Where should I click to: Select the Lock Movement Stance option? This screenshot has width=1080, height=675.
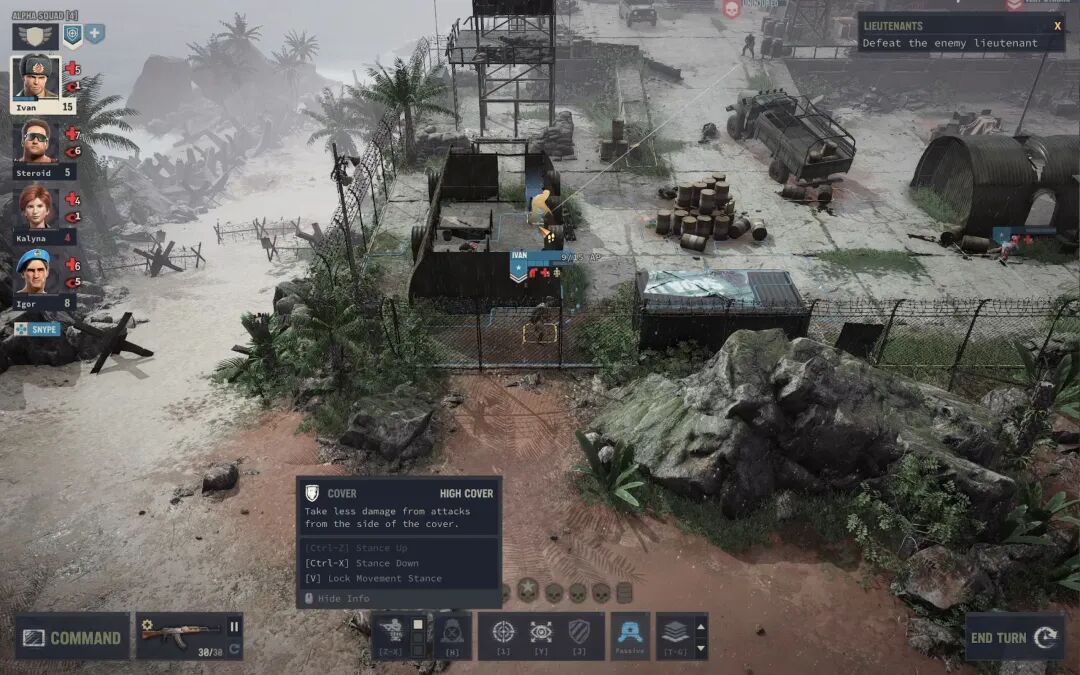(373, 578)
